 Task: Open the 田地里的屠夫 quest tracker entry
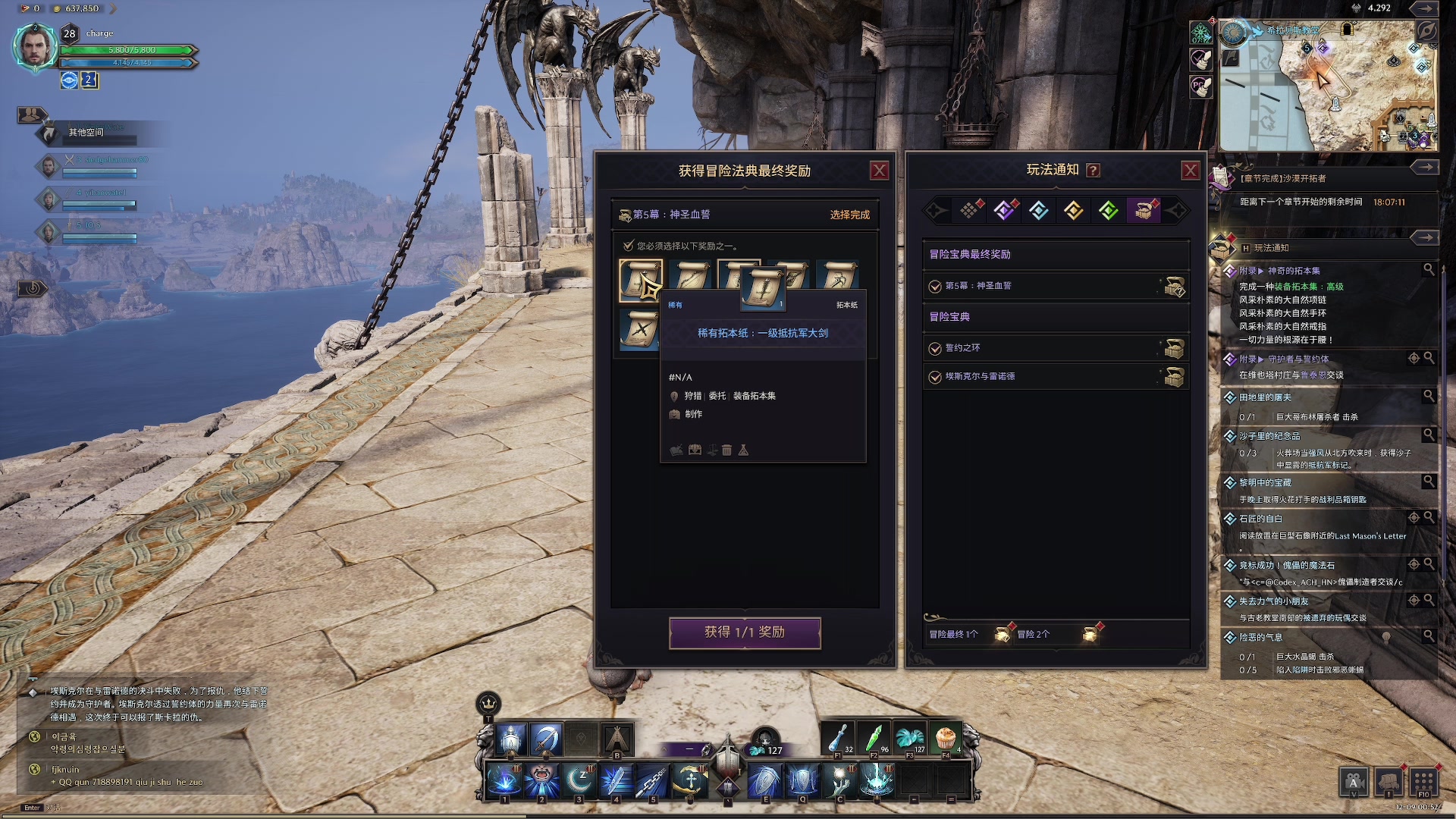[1265, 397]
